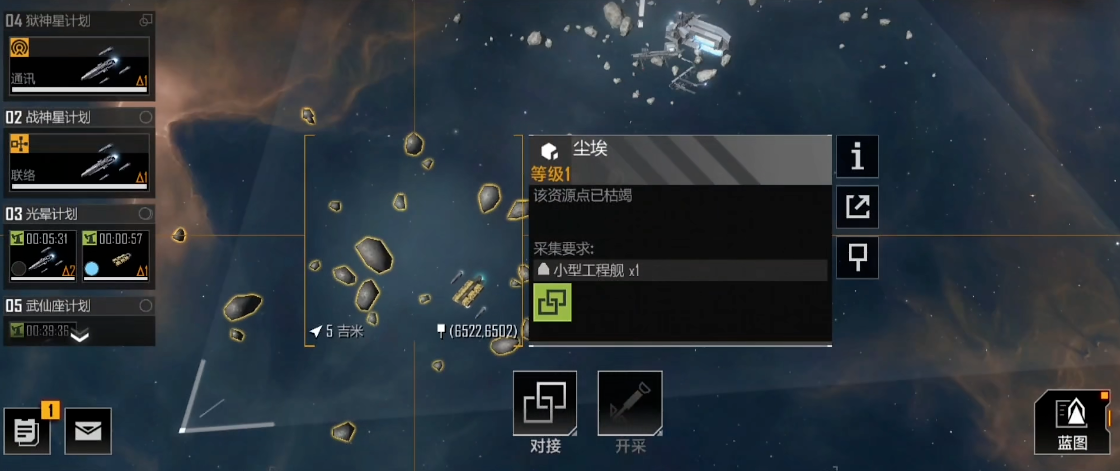
Task: Place a bookmark pin marker
Action: [x=857, y=257]
